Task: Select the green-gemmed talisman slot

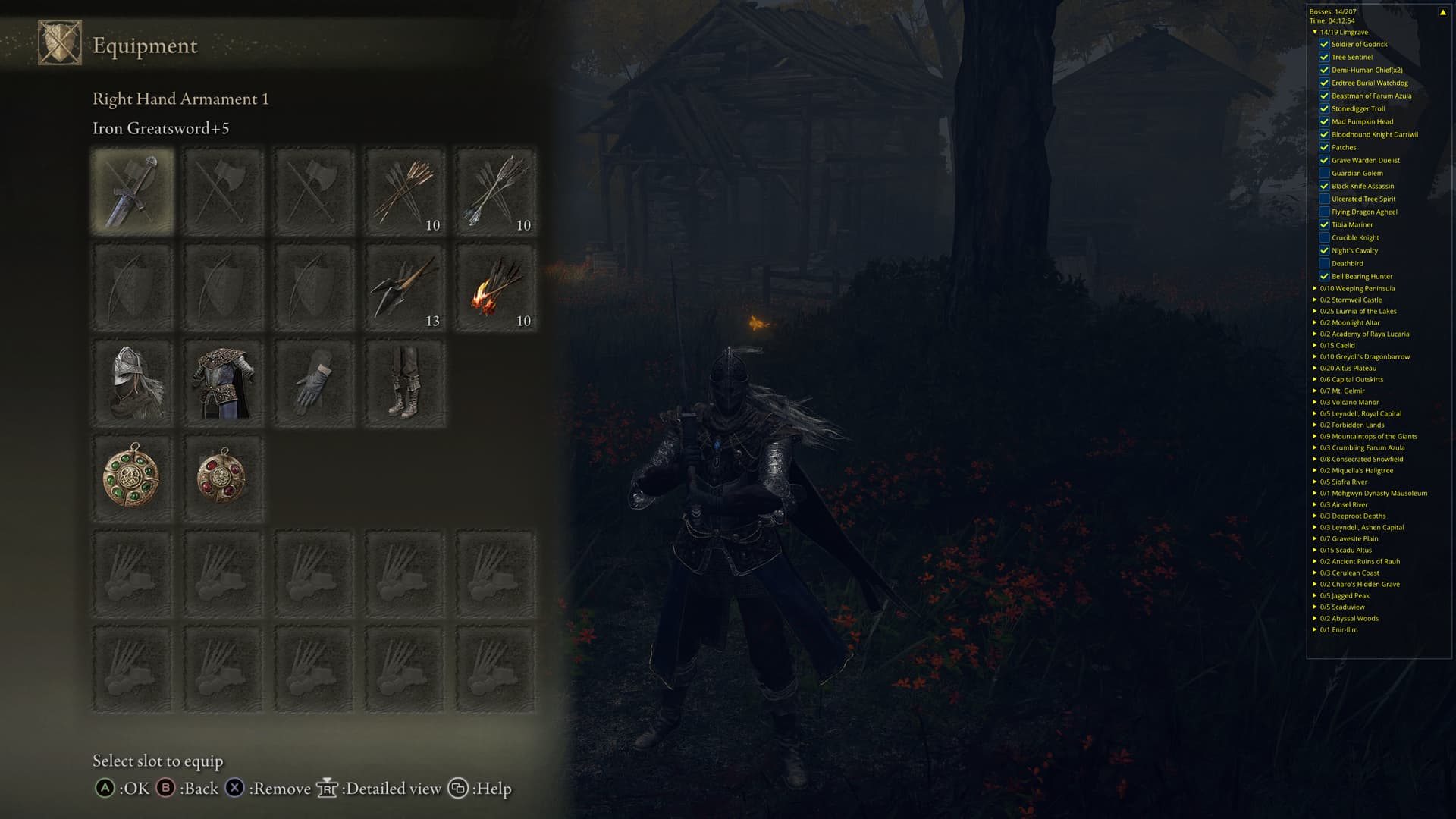Action: (133, 479)
